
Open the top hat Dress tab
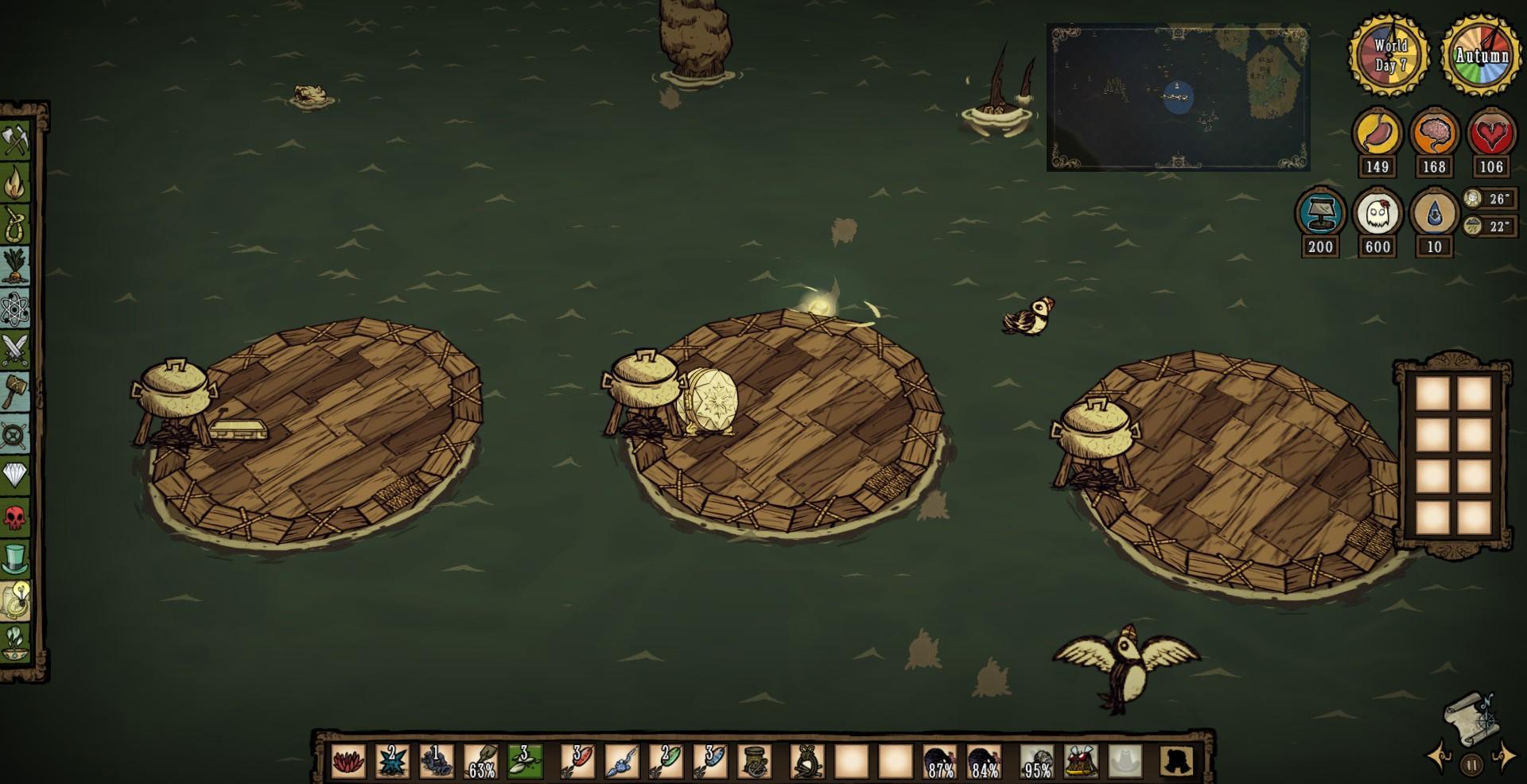tap(16, 559)
